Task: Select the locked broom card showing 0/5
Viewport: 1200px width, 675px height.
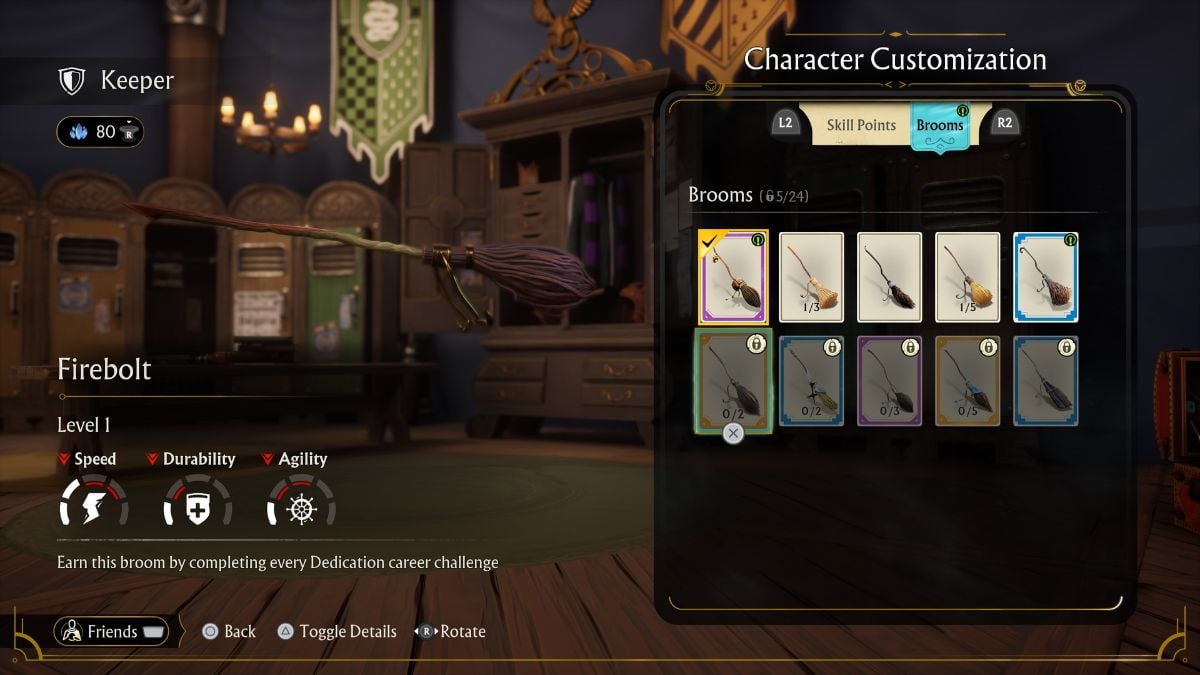Action: coord(967,381)
